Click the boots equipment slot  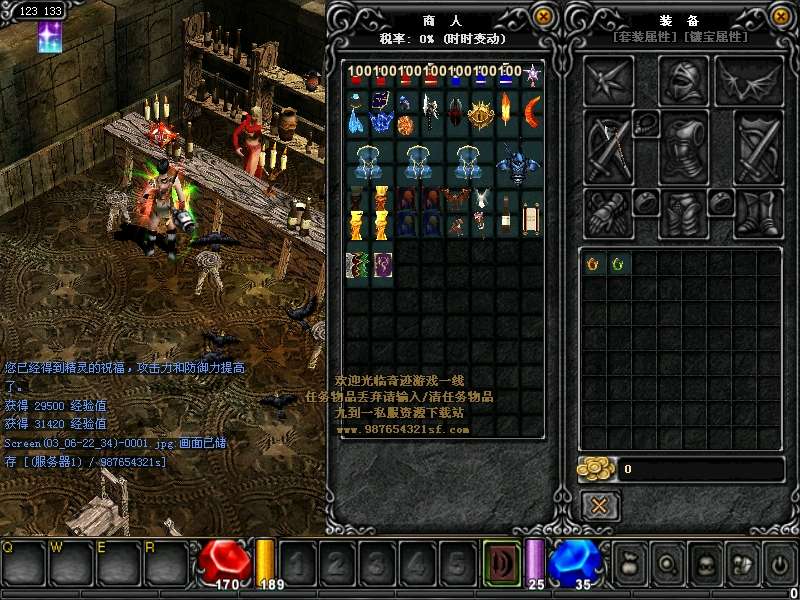[757, 212]
